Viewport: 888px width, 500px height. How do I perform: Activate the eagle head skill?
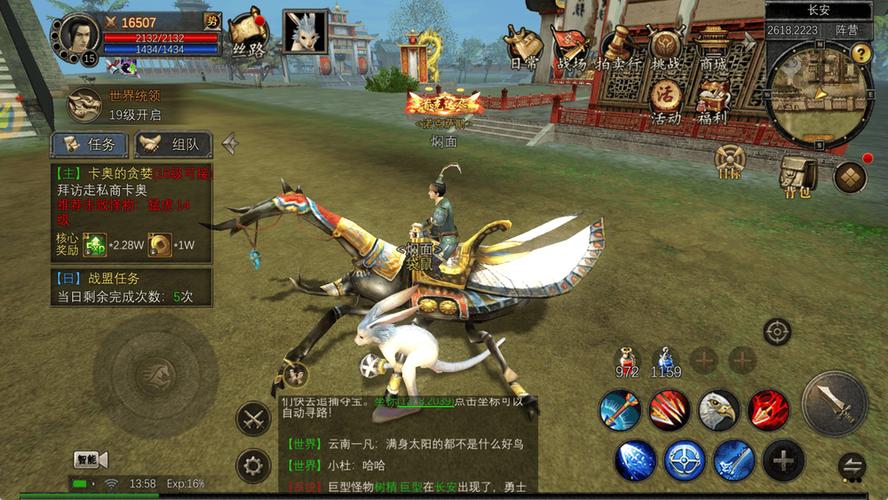(x=717, y=409)
